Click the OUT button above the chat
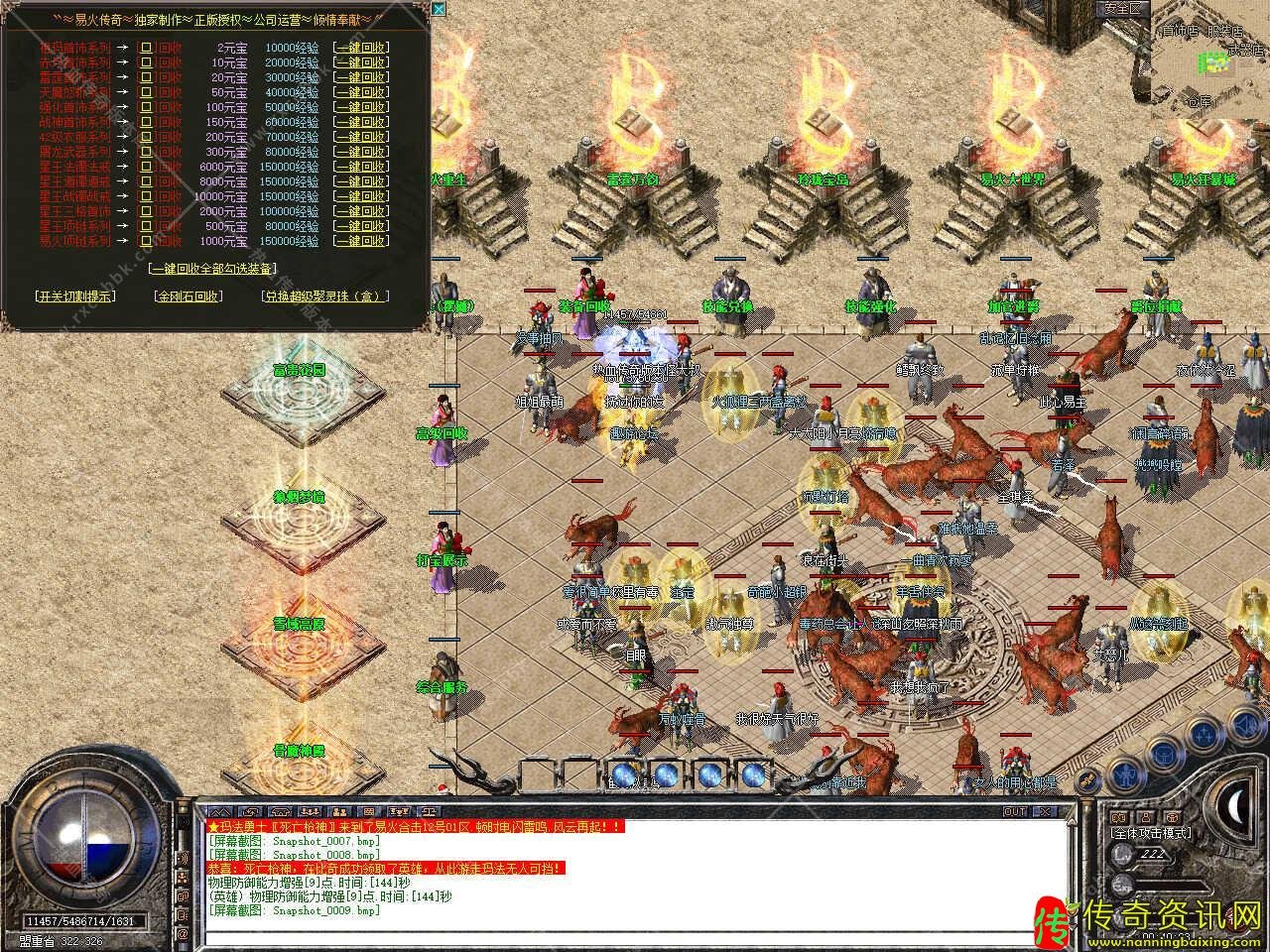This screenshot has height=952, width=1270. click(1014, 811)
